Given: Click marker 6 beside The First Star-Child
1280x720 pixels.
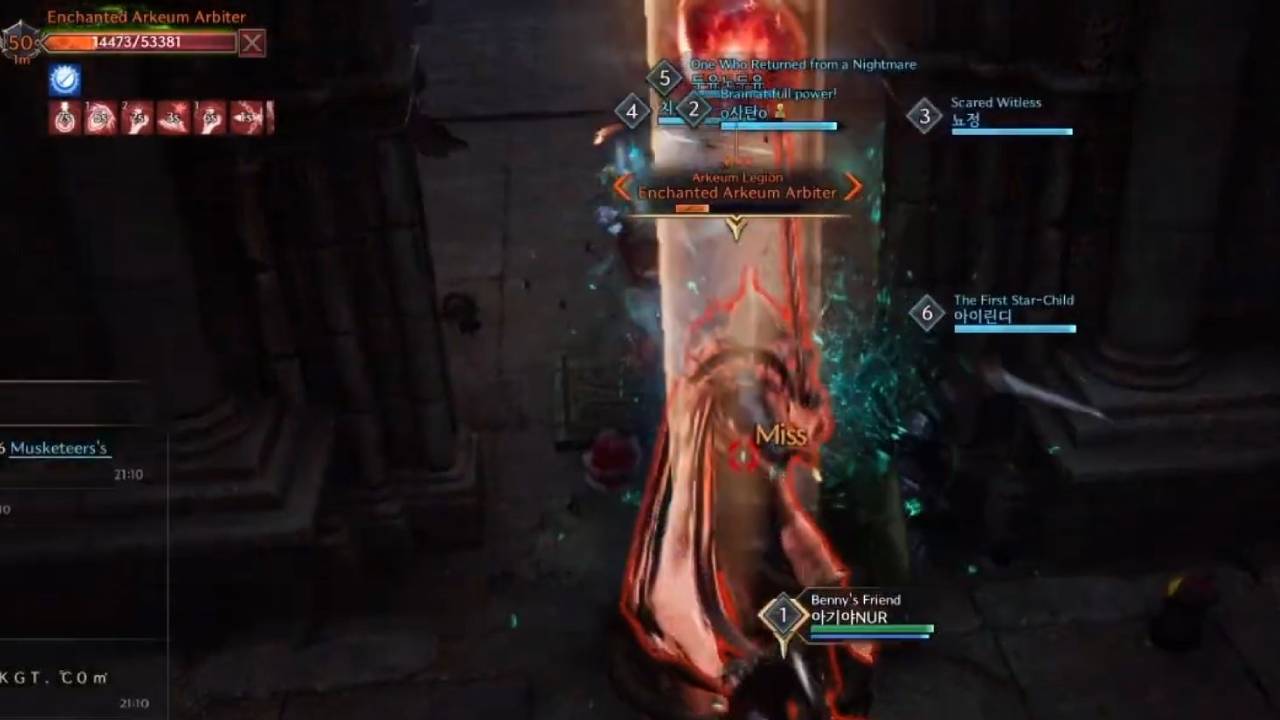Looking at the screenshot, I should pyautogui.click(x=926, y=313).
